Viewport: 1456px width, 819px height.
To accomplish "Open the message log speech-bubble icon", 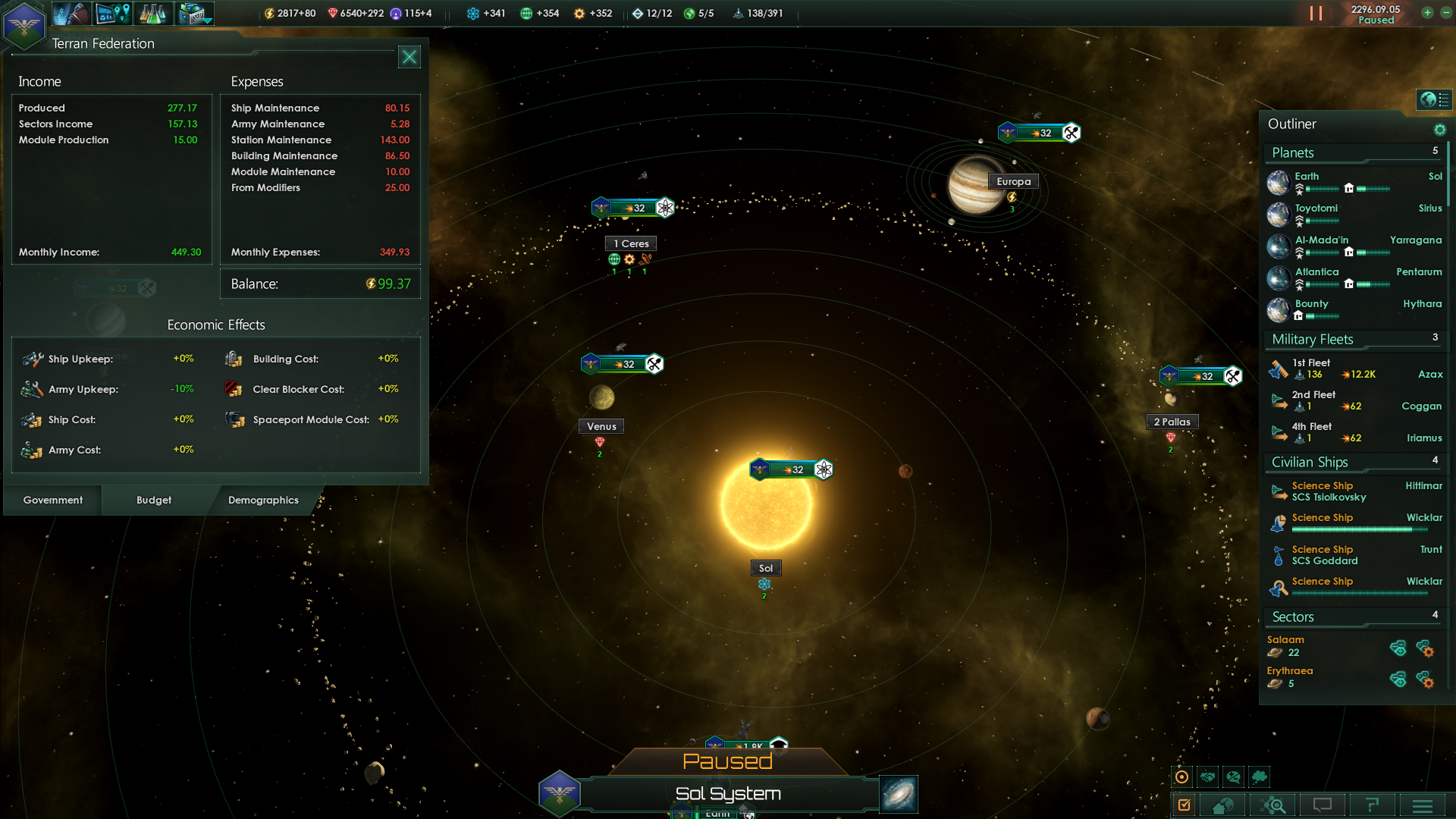I will pos(1323,805).
